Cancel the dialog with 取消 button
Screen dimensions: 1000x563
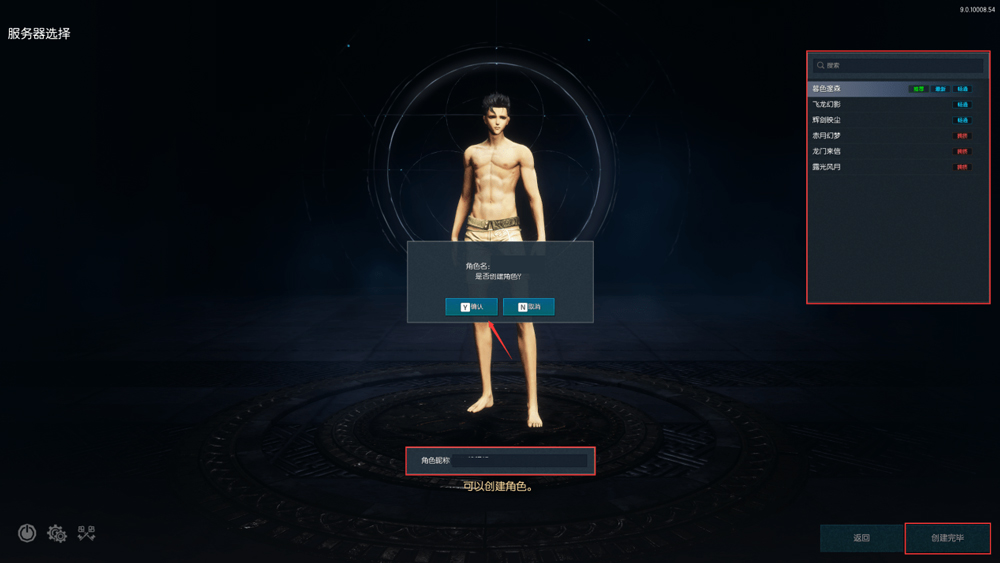point(528,307)
